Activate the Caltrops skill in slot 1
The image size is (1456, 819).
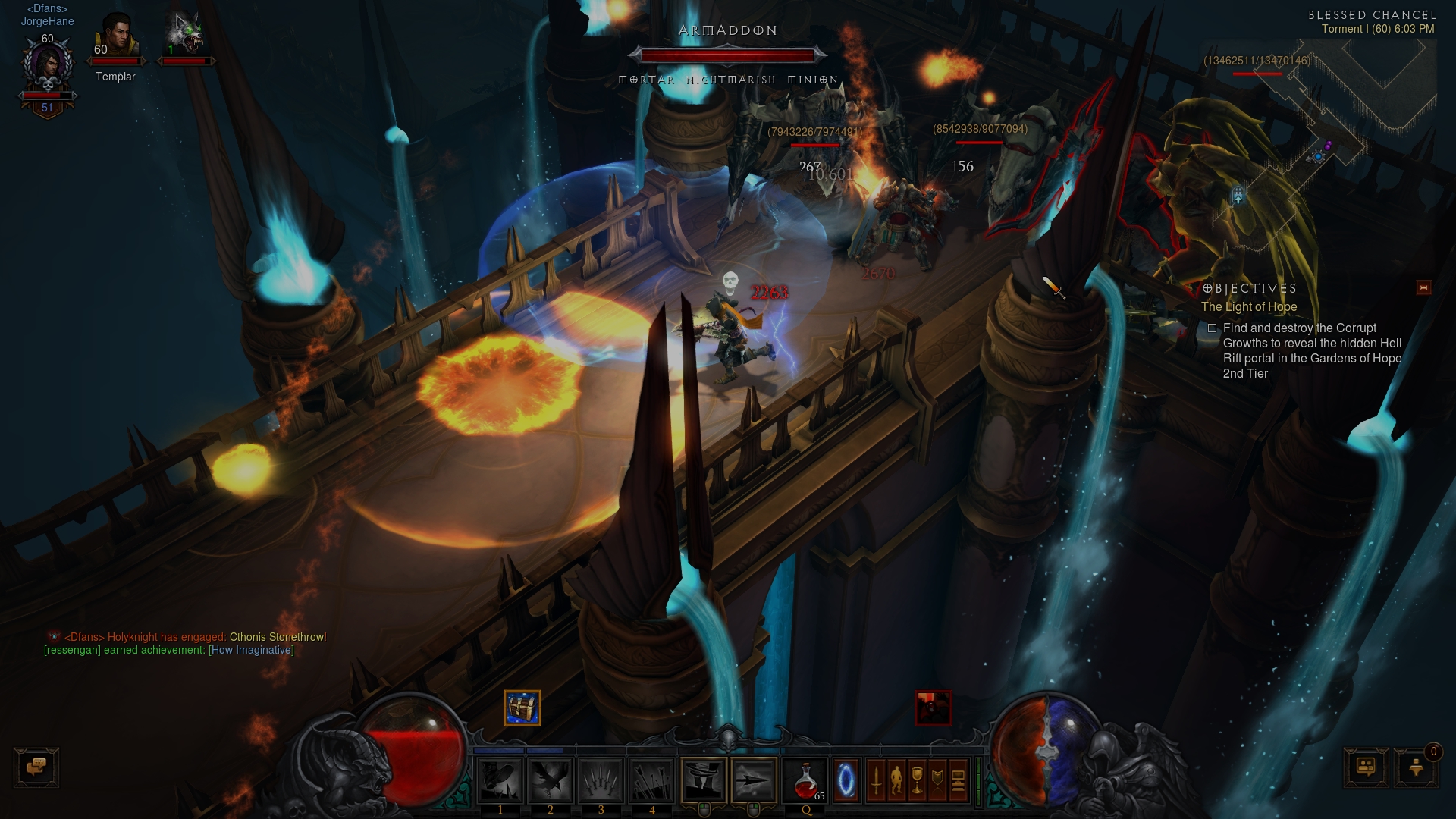click(500, 780)
